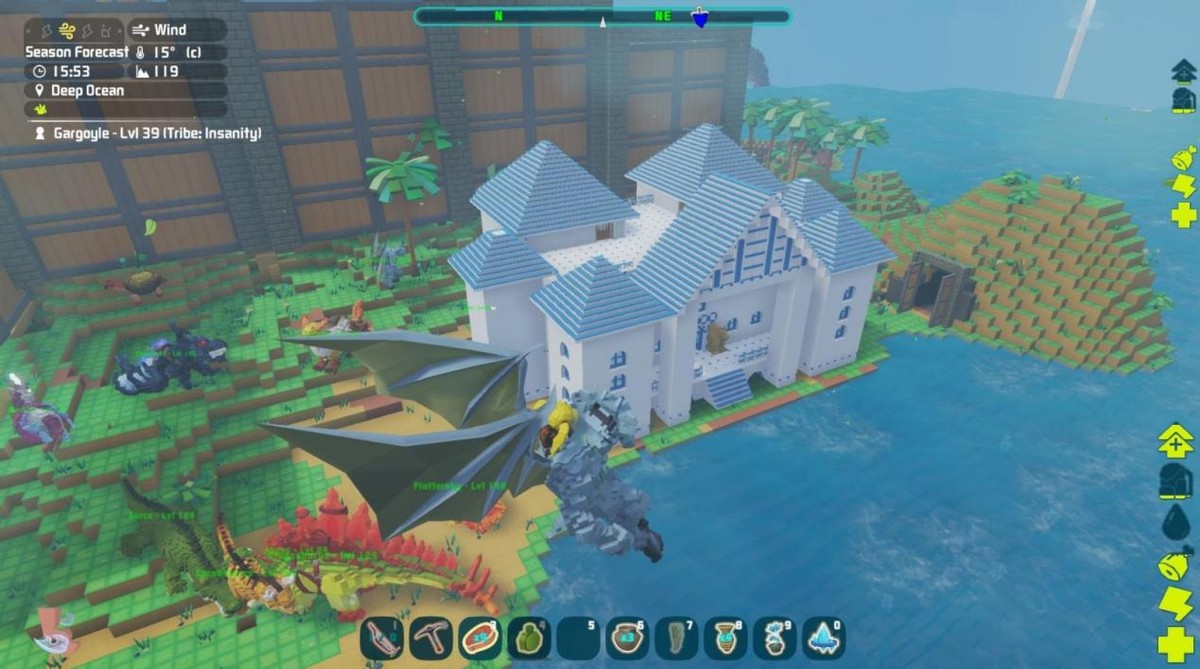Click the blue marker on the compass bar
The width and height of the screenshot is (1200, 669).
pyautogui.click(x=700, y=17)
